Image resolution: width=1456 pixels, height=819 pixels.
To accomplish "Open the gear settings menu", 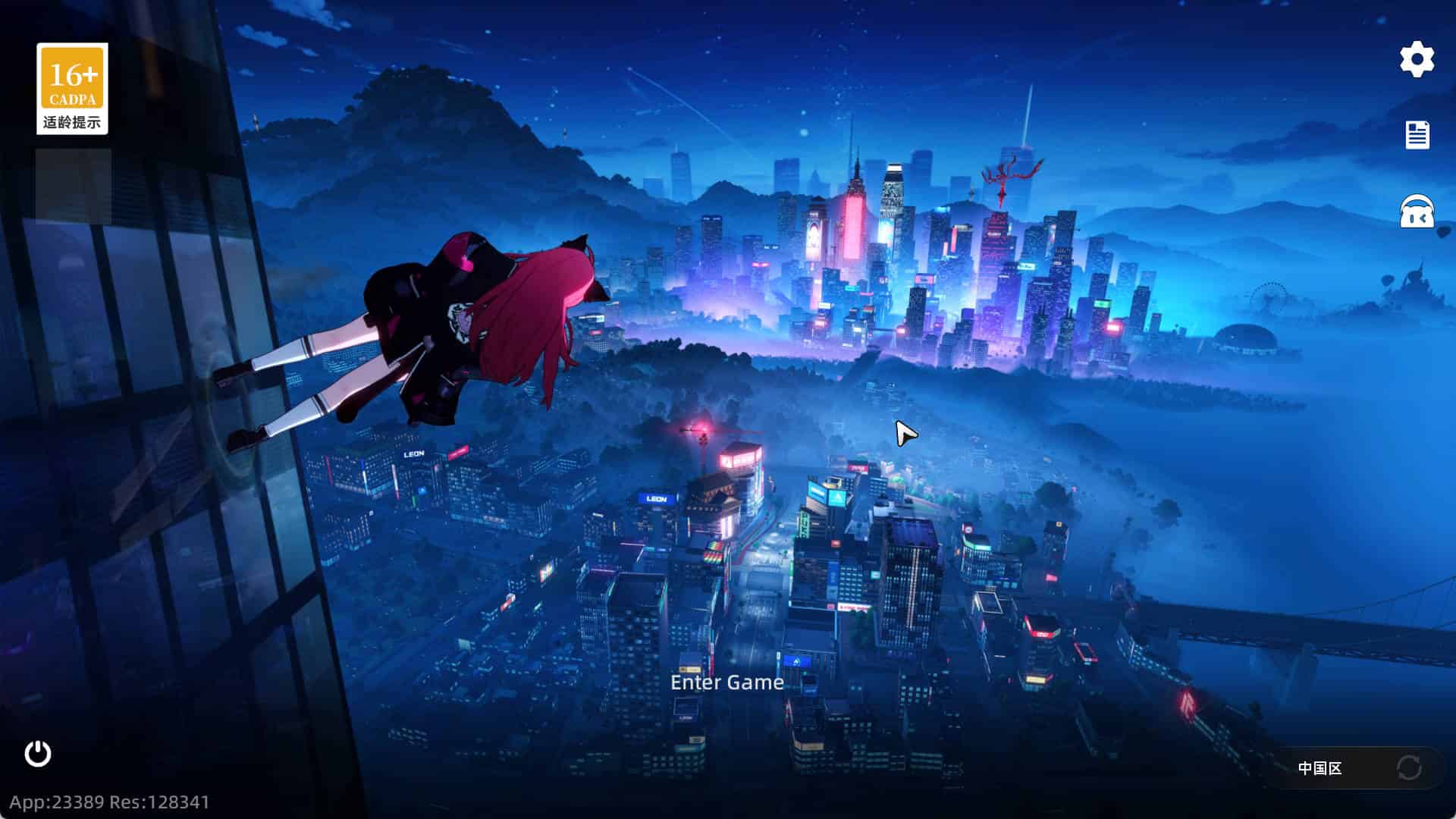I will tap(1417, 59).
